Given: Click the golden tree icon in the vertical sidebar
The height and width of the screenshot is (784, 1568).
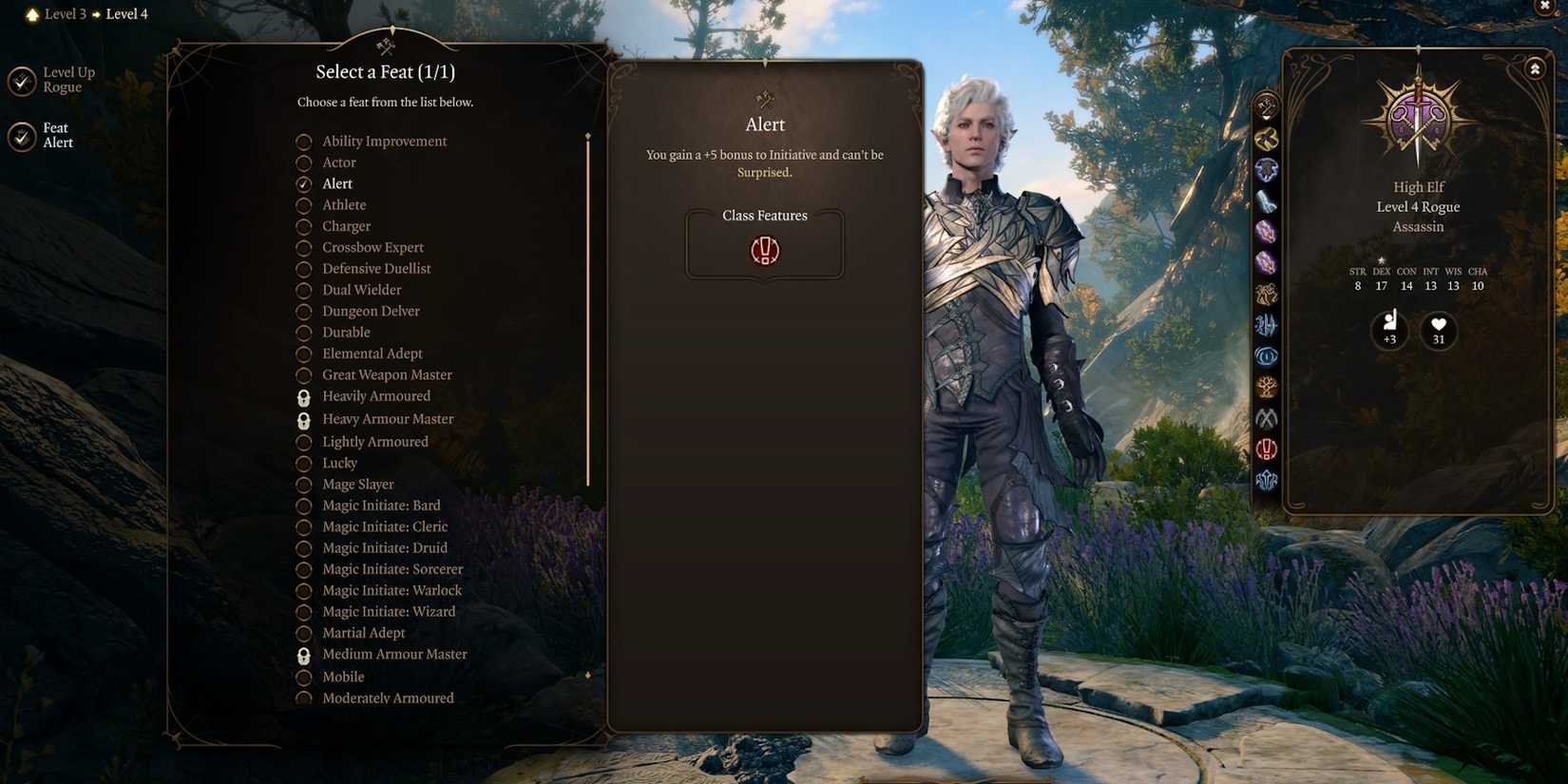Looking at the screenshot, I should click(x=1265, y=387).
